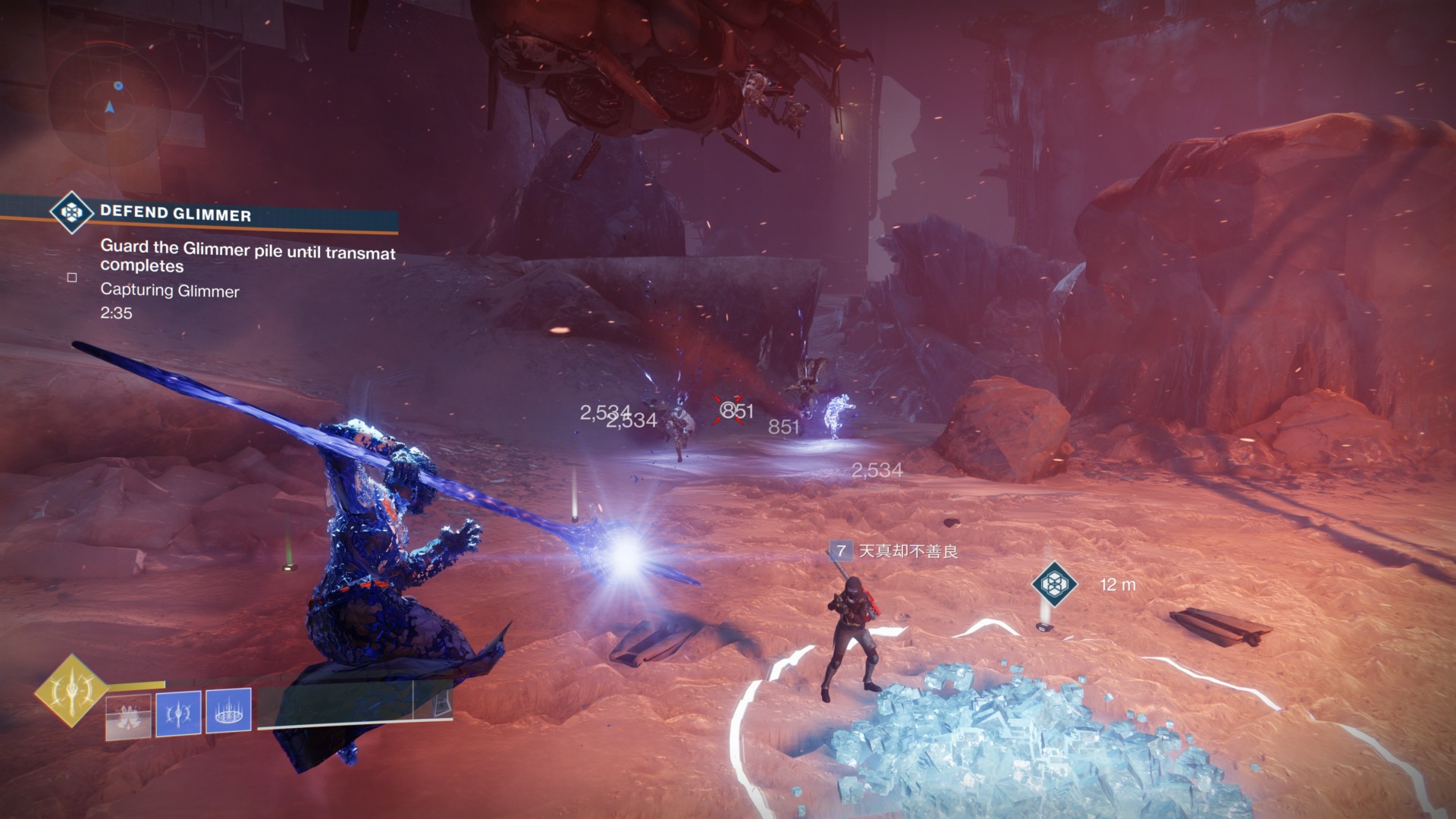Select the Defend Glimmer objective header
Viewport: 1456px width, 819px height.
[x=176, y=214]
